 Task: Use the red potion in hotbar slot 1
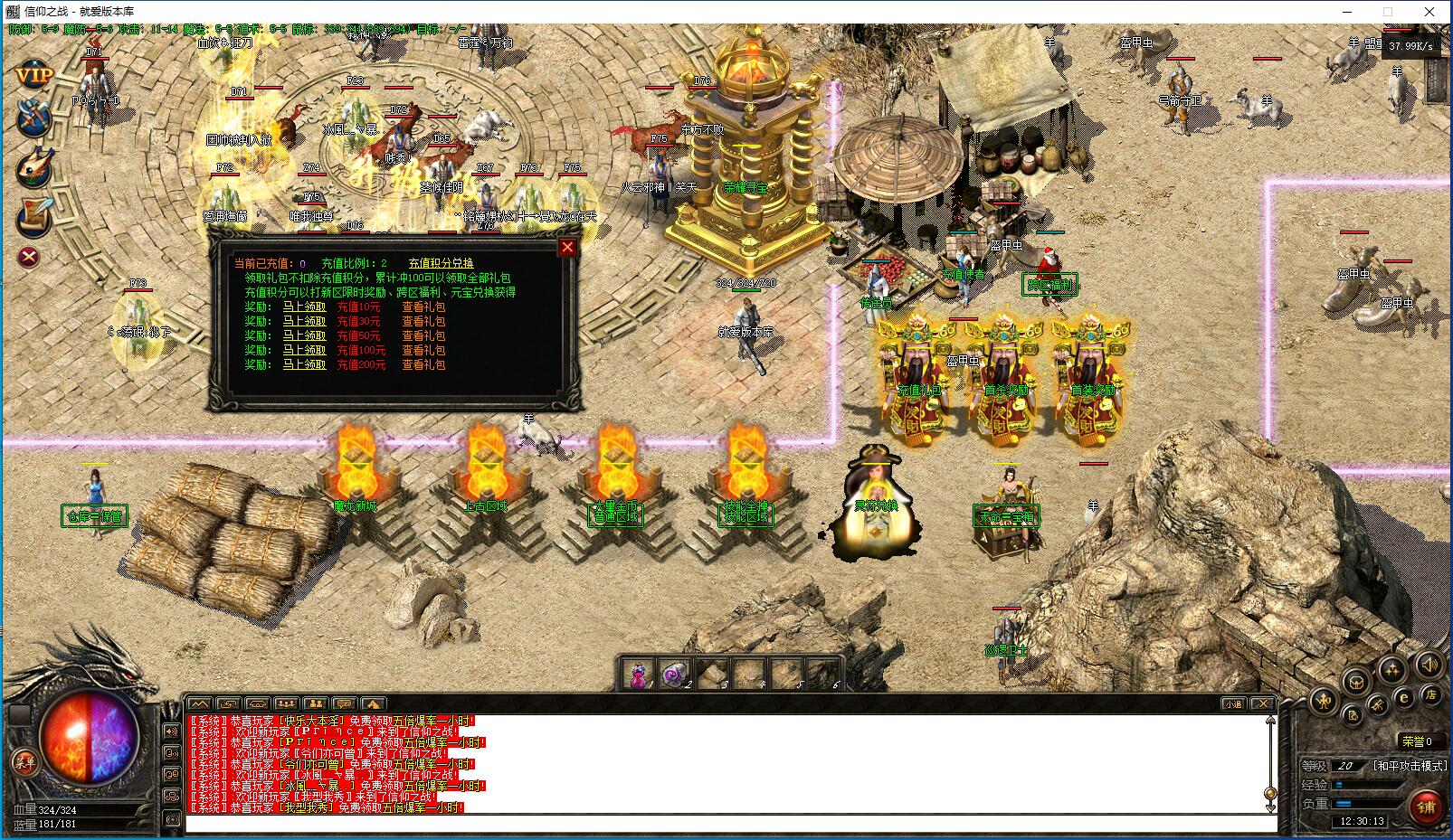639,675
